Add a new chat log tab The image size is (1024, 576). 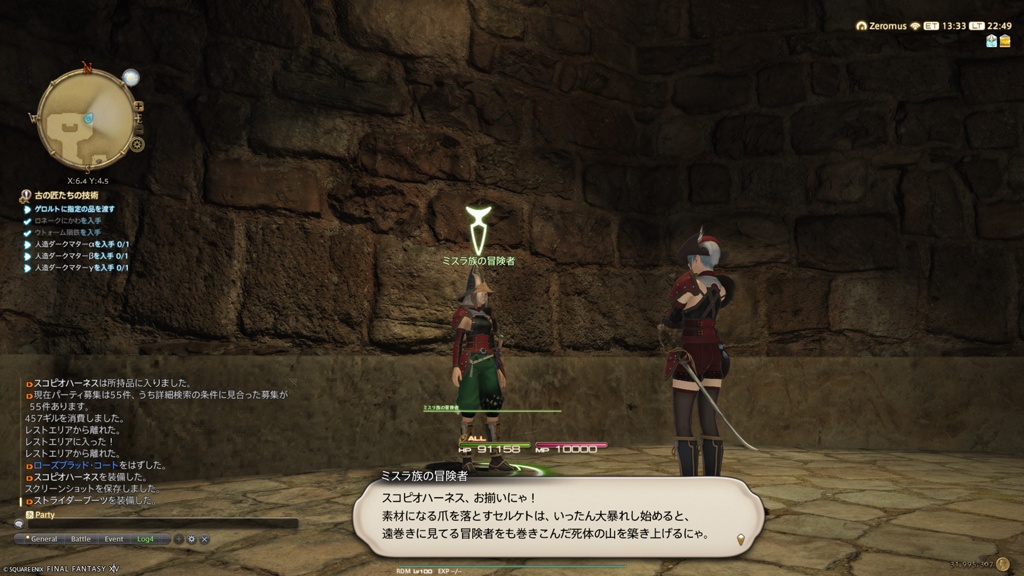(x=179, y=539)
